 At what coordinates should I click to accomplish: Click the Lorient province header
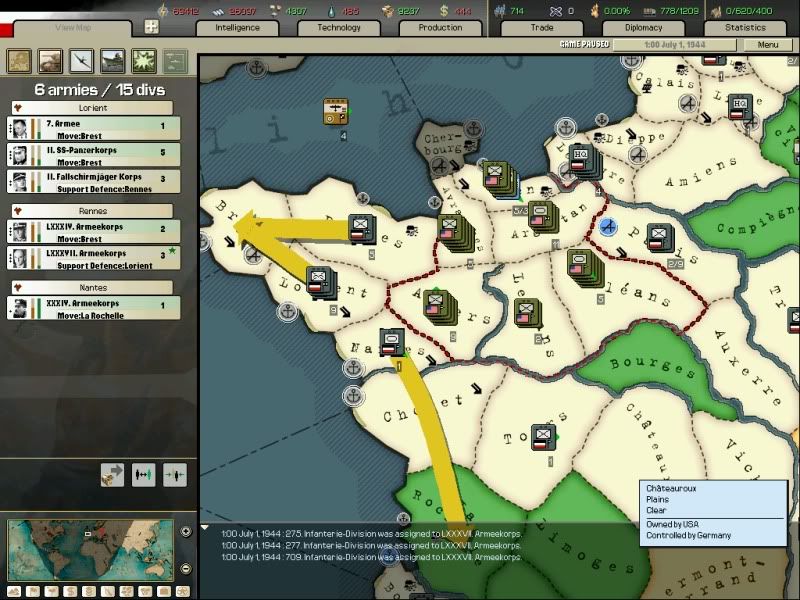click(x=92, y=107)
